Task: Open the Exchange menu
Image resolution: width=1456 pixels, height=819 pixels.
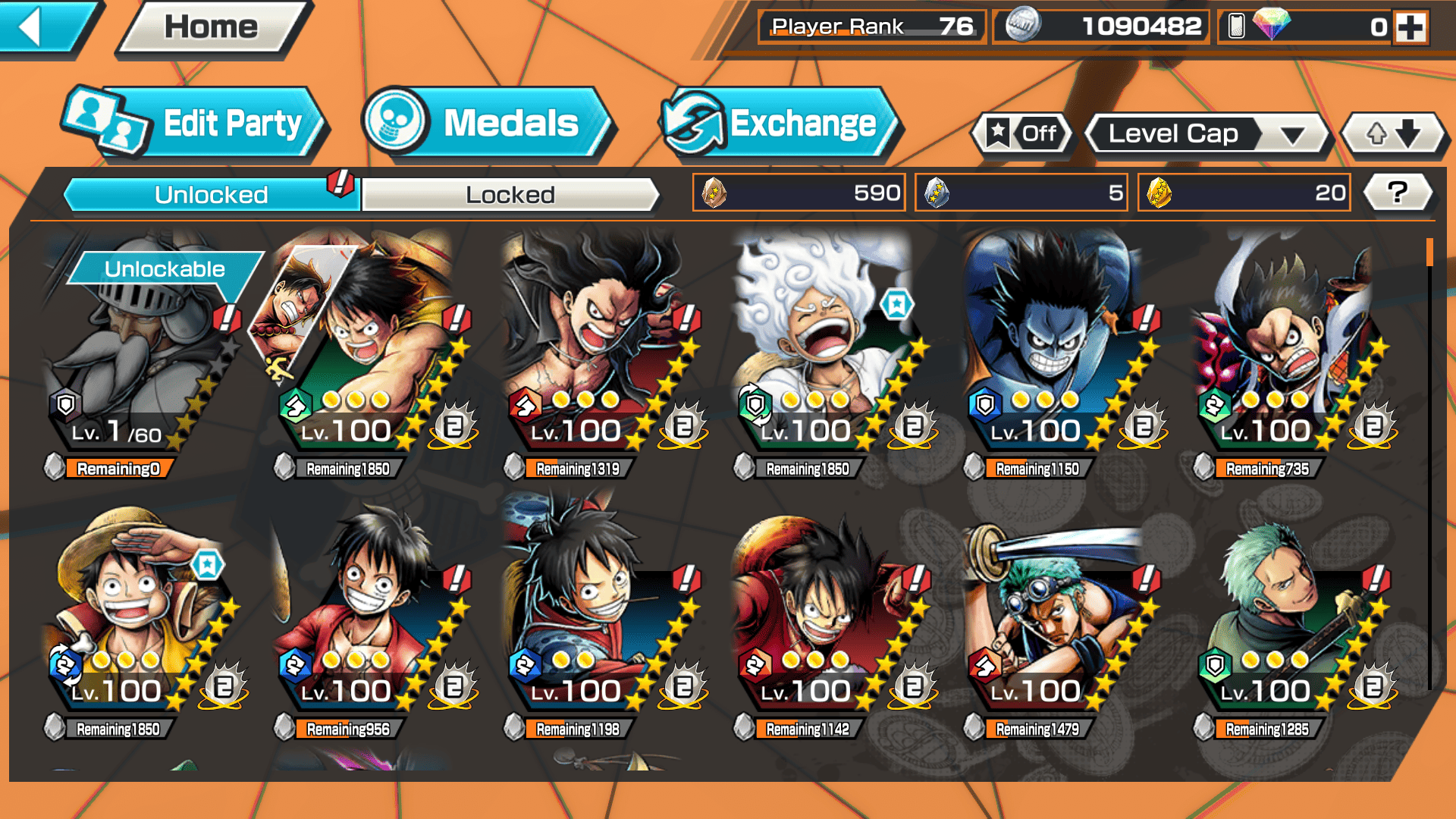Action: [780, 124]
